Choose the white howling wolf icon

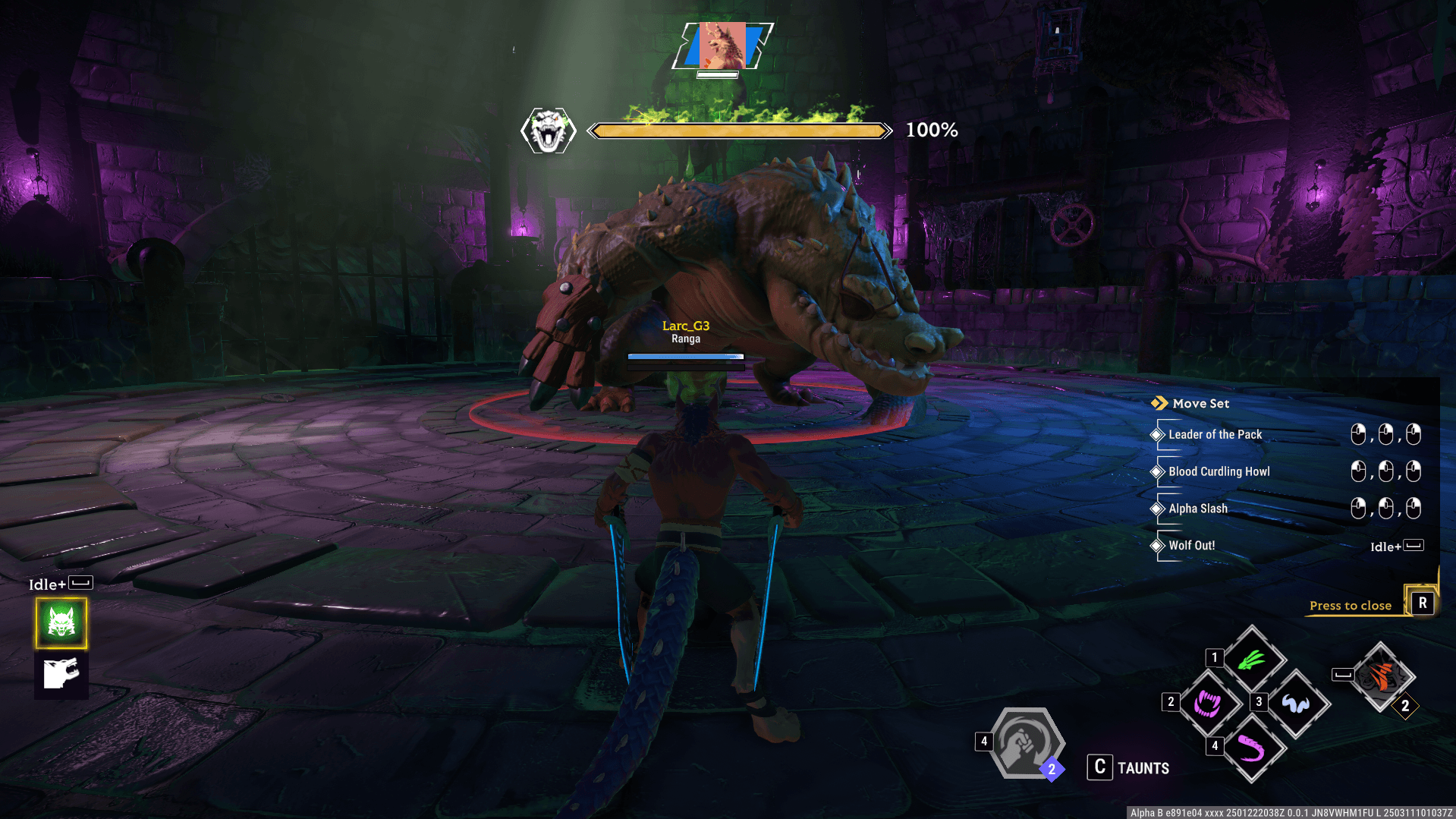(61, 674)
